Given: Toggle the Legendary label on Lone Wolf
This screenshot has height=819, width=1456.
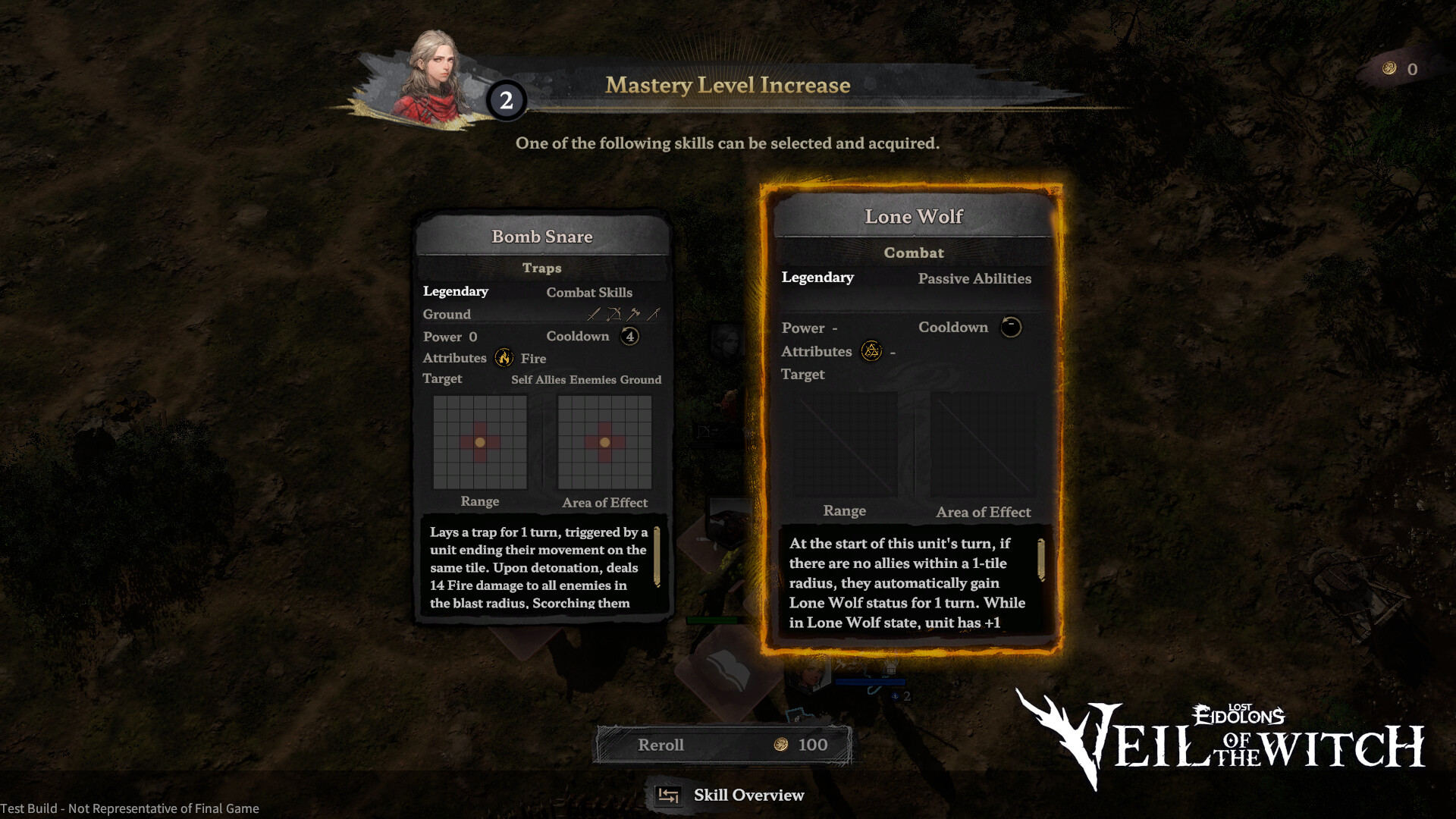Looking at the screenshot, I should click(x=817, y=278).
